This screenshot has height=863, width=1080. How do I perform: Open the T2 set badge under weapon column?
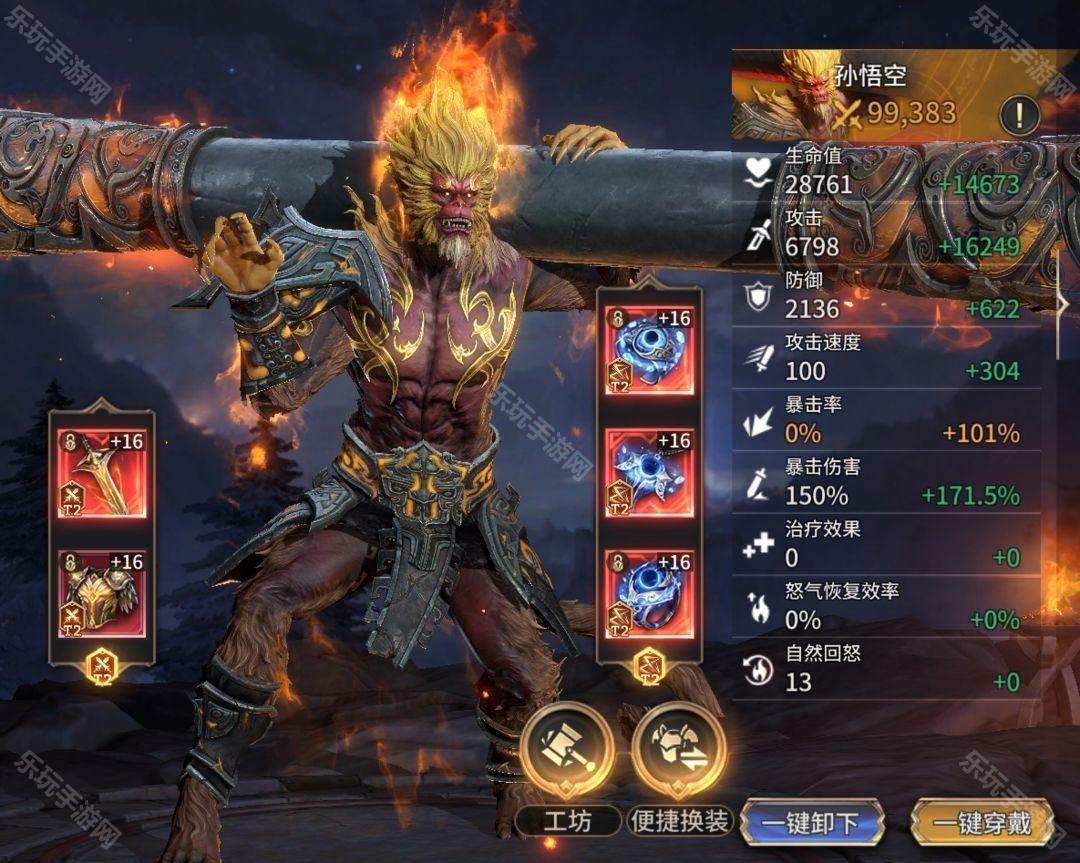101,665
